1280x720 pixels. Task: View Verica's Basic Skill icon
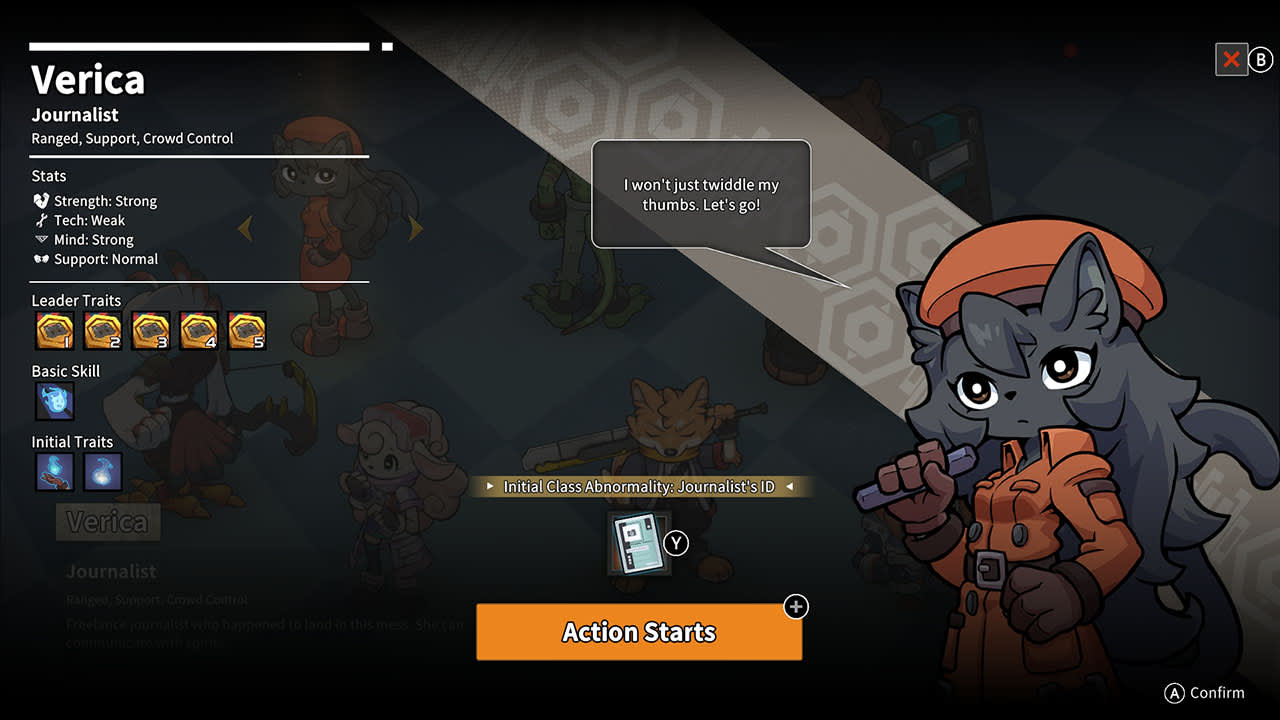(x=54, y=401)
